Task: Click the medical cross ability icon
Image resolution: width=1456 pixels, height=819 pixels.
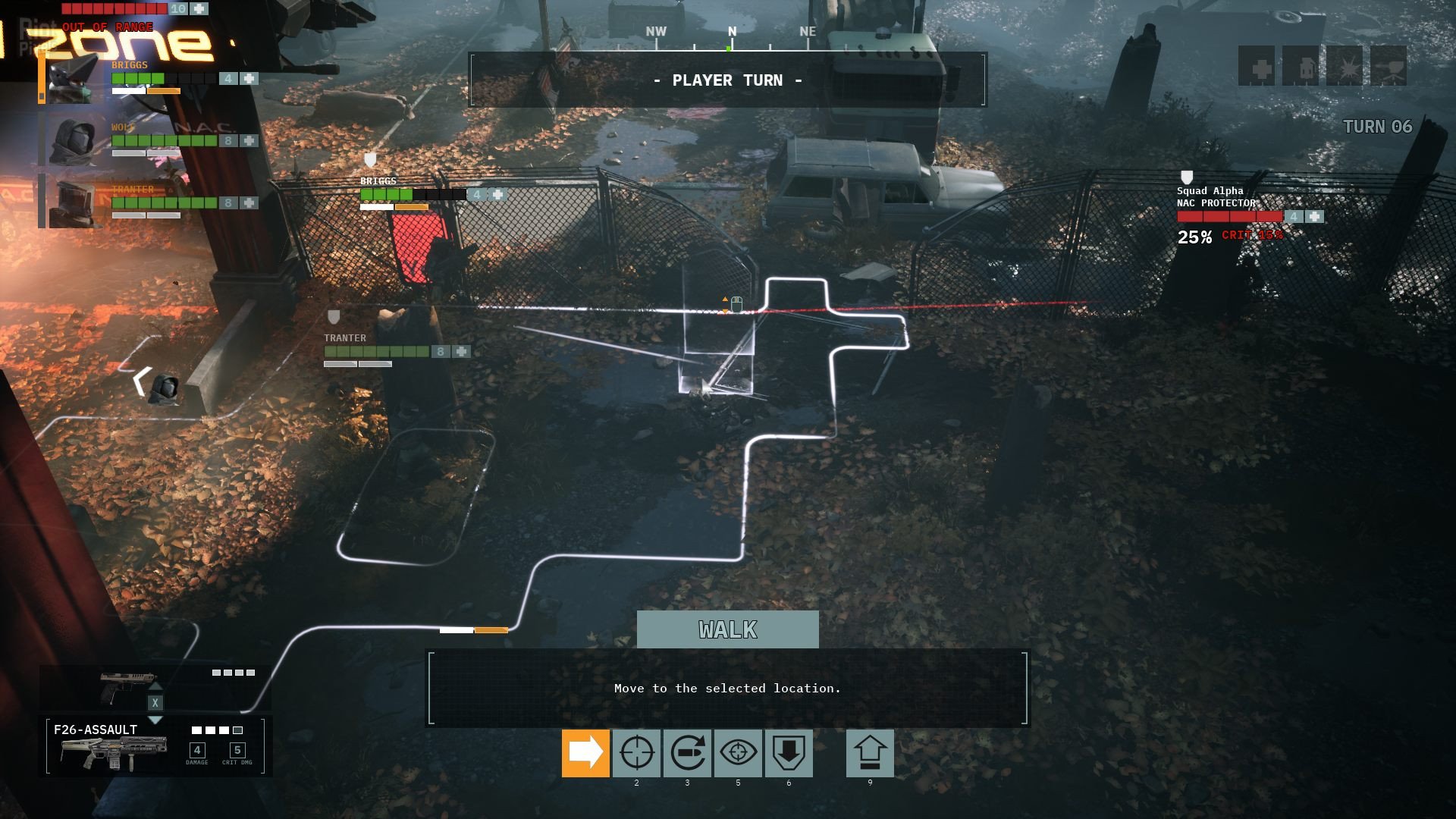Action: point(1257,66)
